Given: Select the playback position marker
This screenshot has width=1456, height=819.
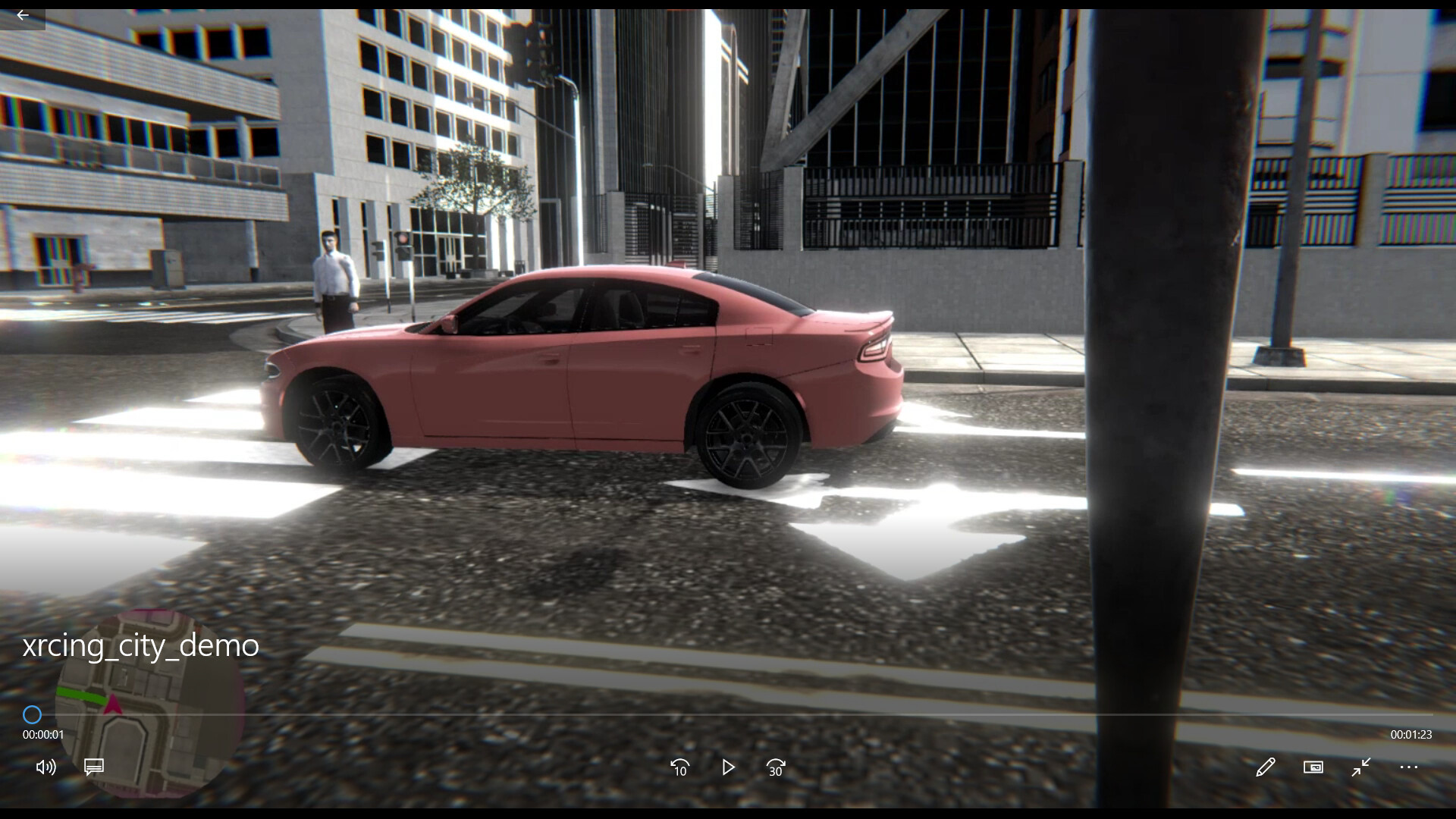Looking at the screenshot, I should click(32, 714).
